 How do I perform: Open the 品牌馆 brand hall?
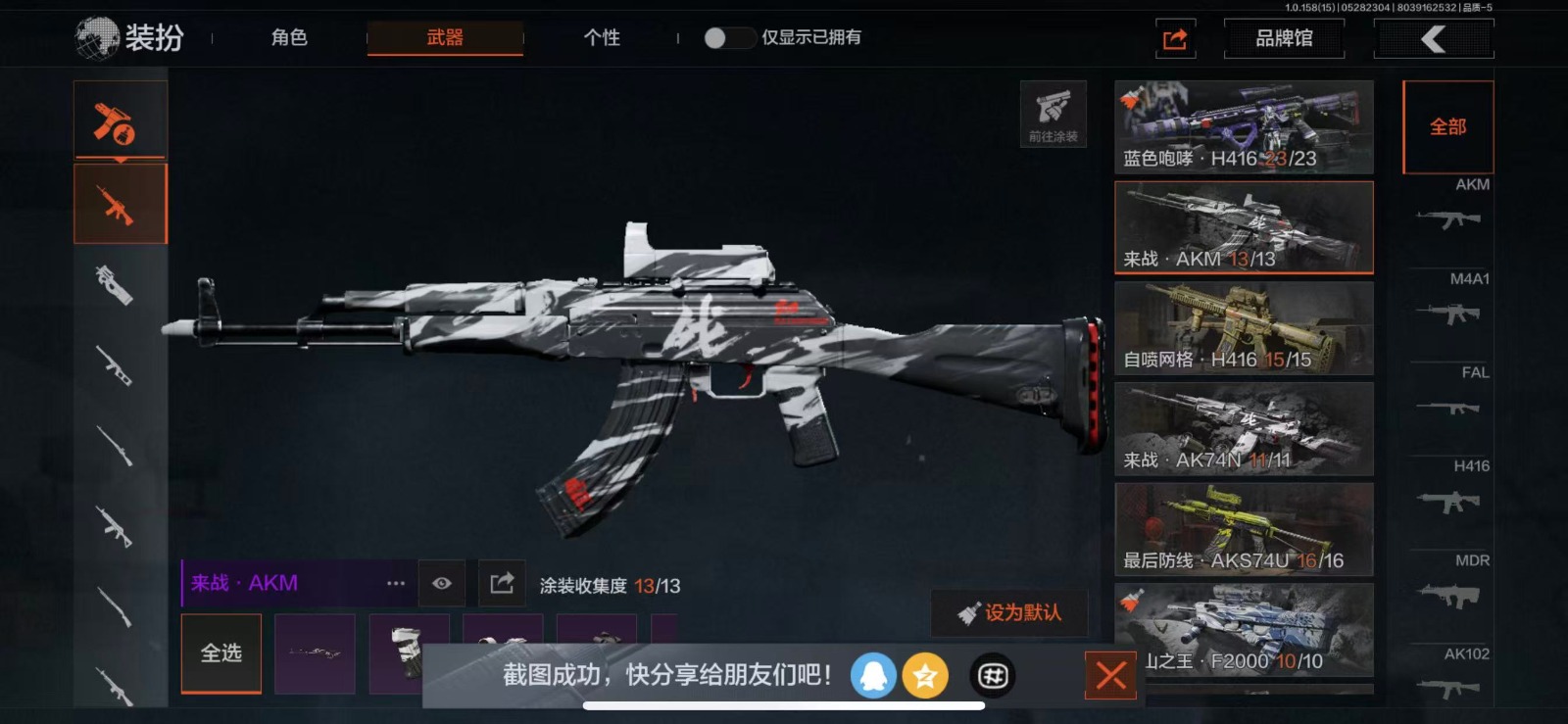[1284, 39]
